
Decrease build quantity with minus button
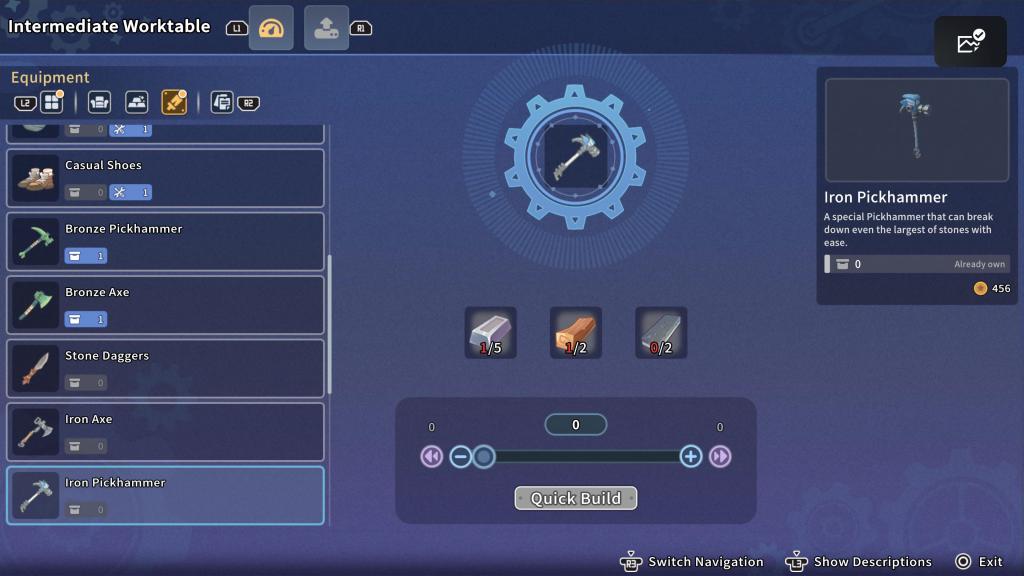click(x=460, y=457)
